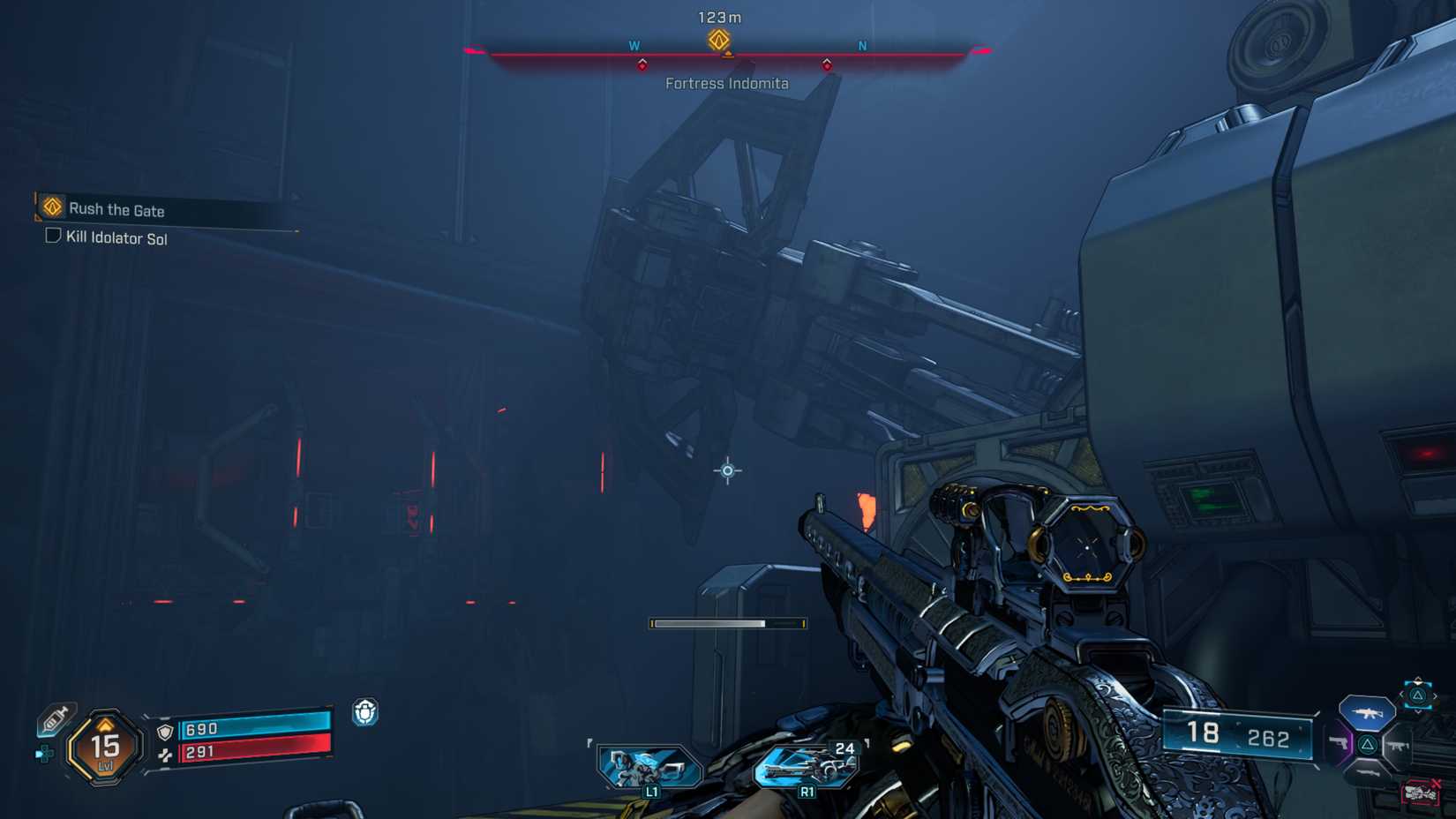
Task: Select the Rush the Gate quest tracker
Action: [116, 209]
